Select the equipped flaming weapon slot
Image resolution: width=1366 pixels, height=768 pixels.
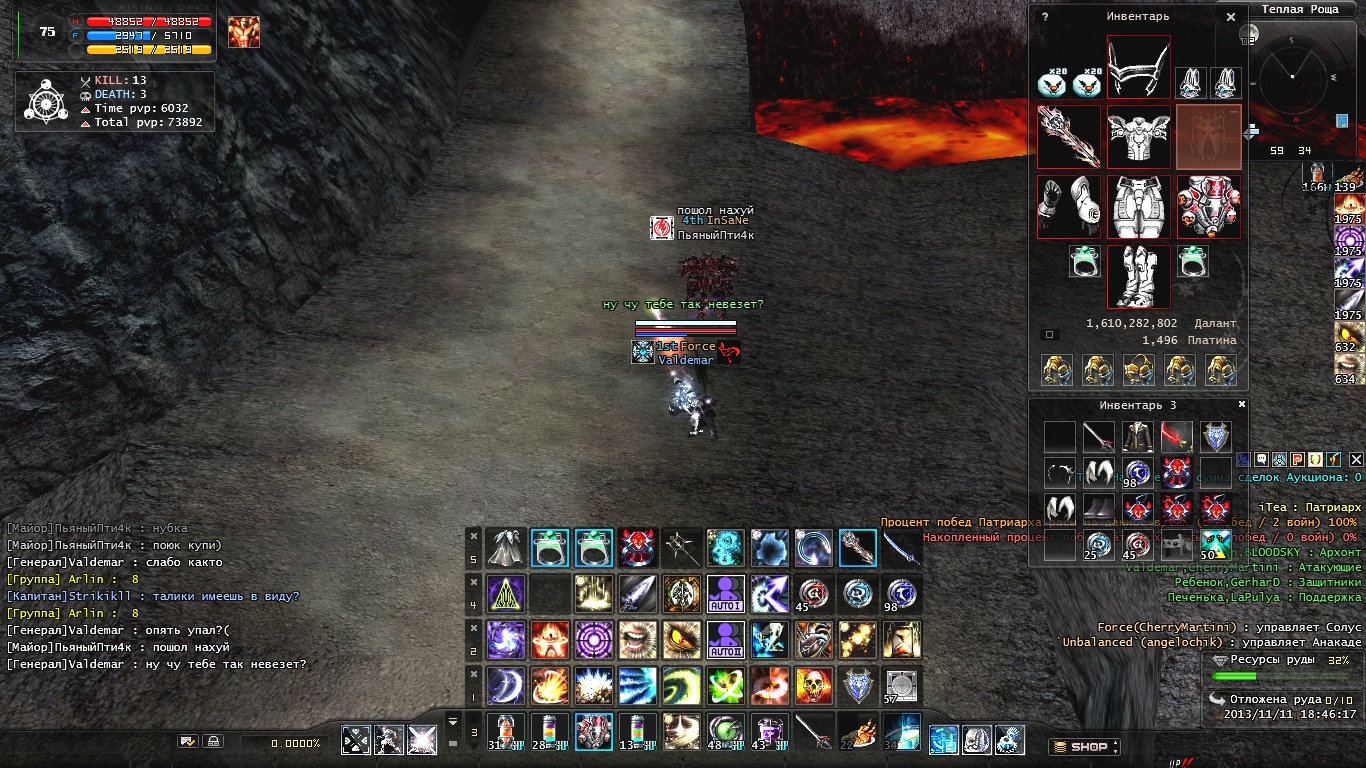pos(1068,137)
